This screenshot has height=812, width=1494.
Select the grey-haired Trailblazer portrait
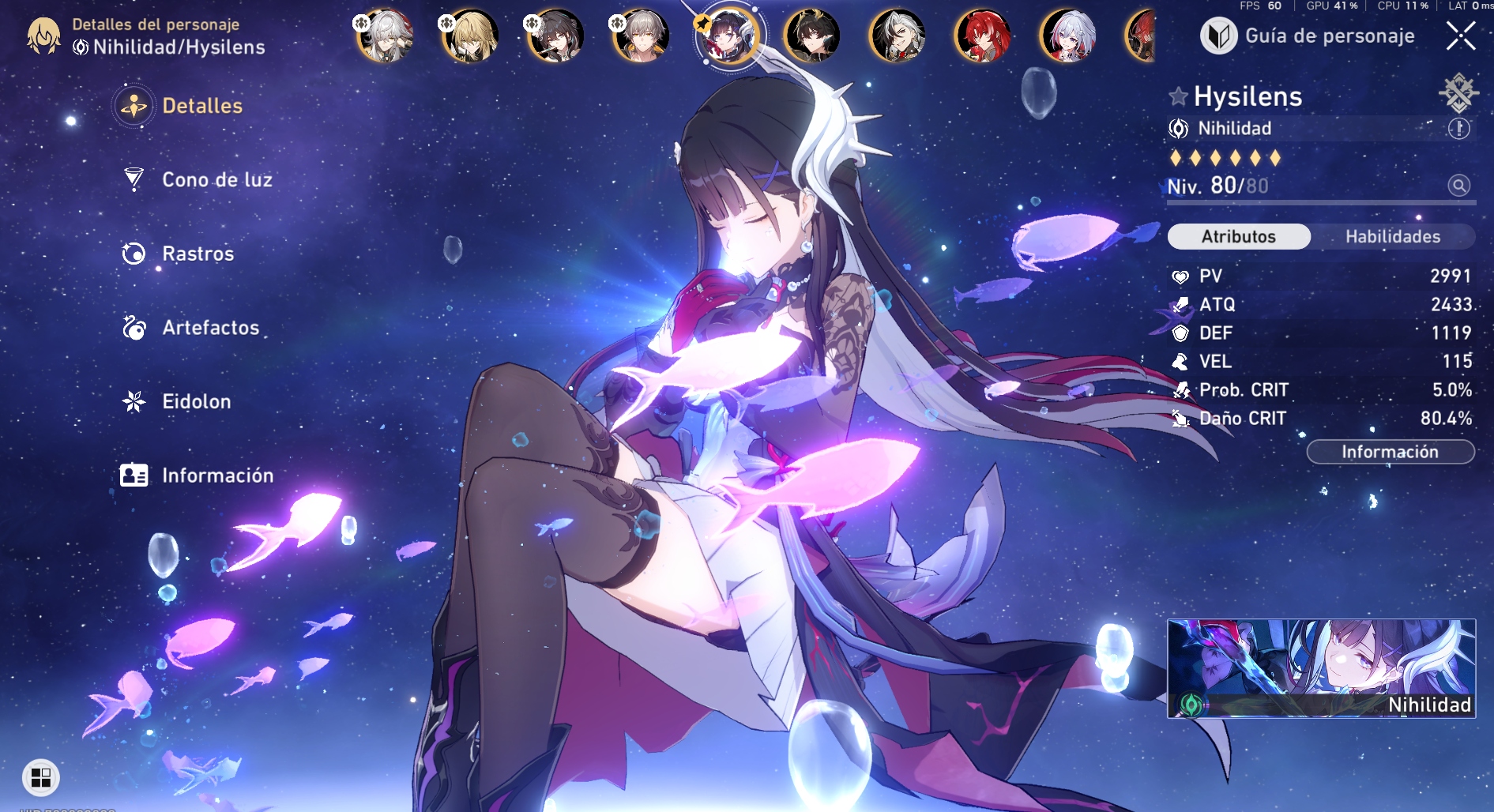click(640, 36)
